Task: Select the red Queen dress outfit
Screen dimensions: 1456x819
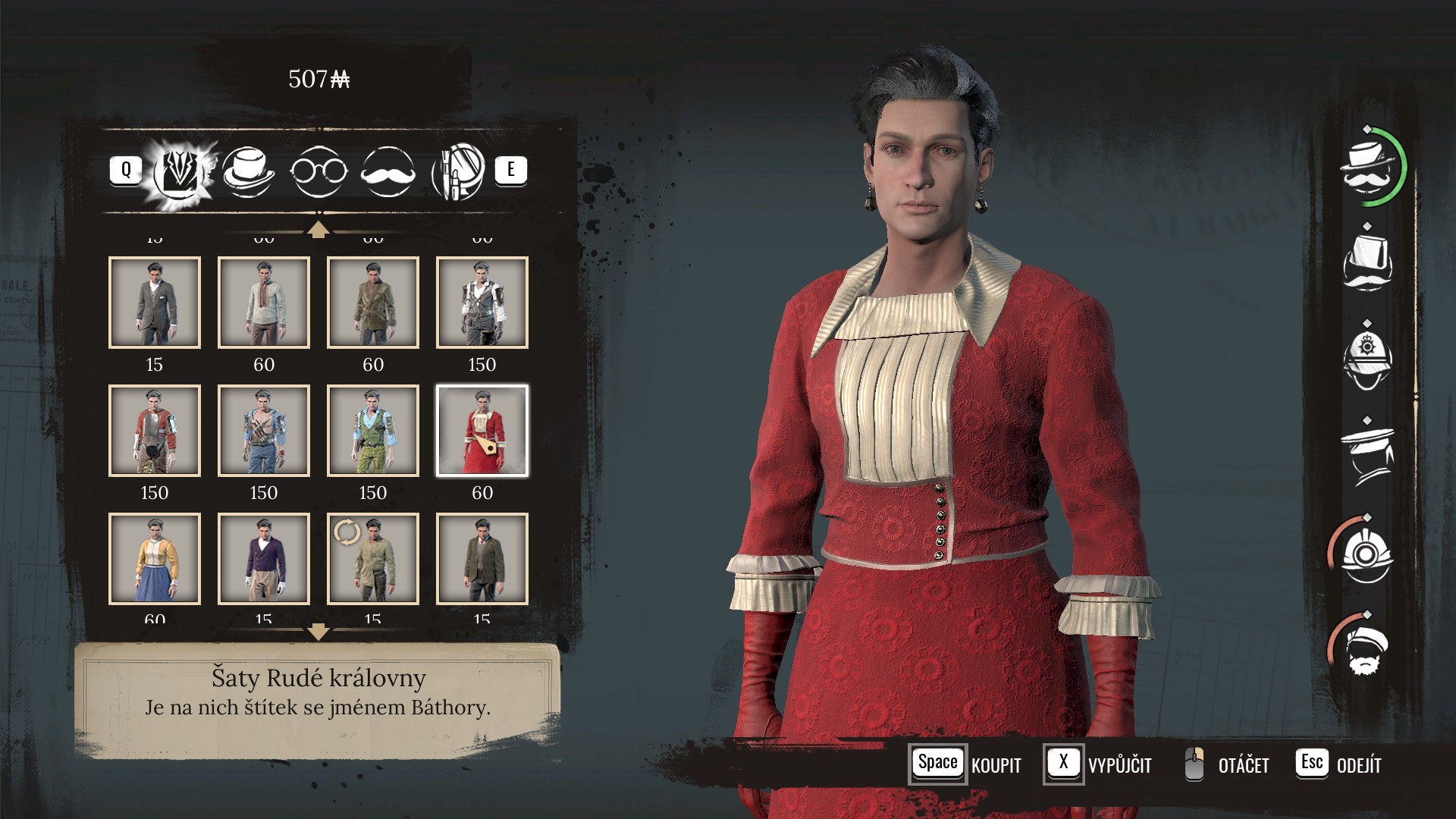Action: click(x=482, y=431)
